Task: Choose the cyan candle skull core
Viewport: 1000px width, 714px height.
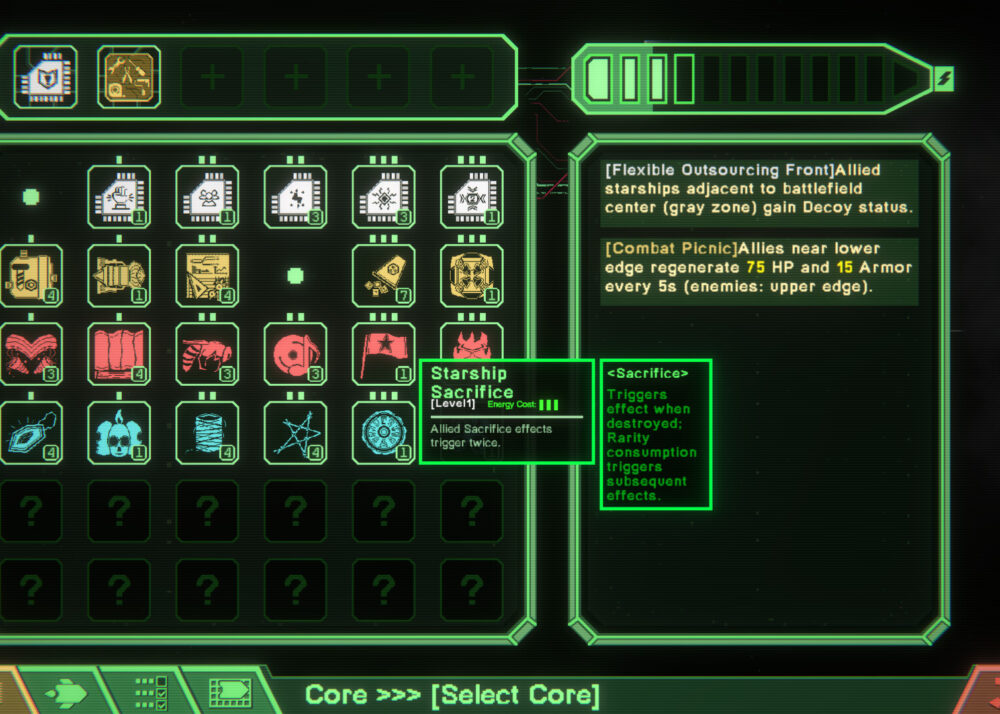Action: pos(119,432)
